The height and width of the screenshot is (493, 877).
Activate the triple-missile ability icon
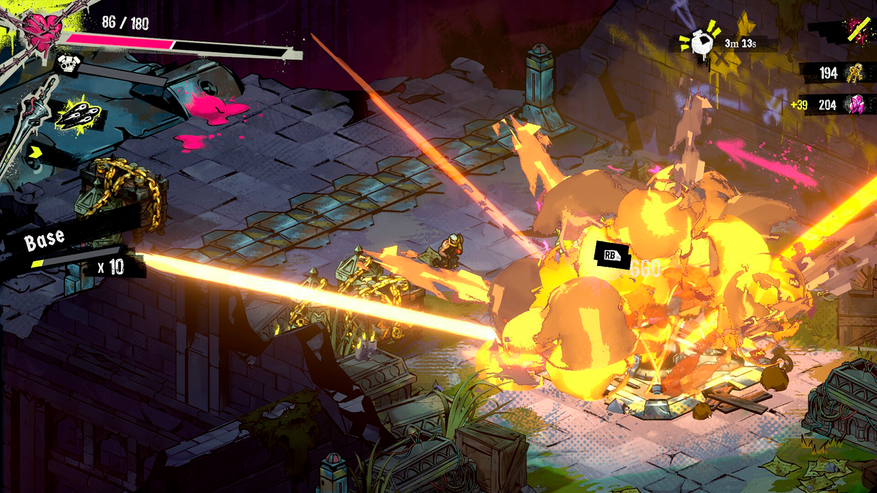click(76, 117)
